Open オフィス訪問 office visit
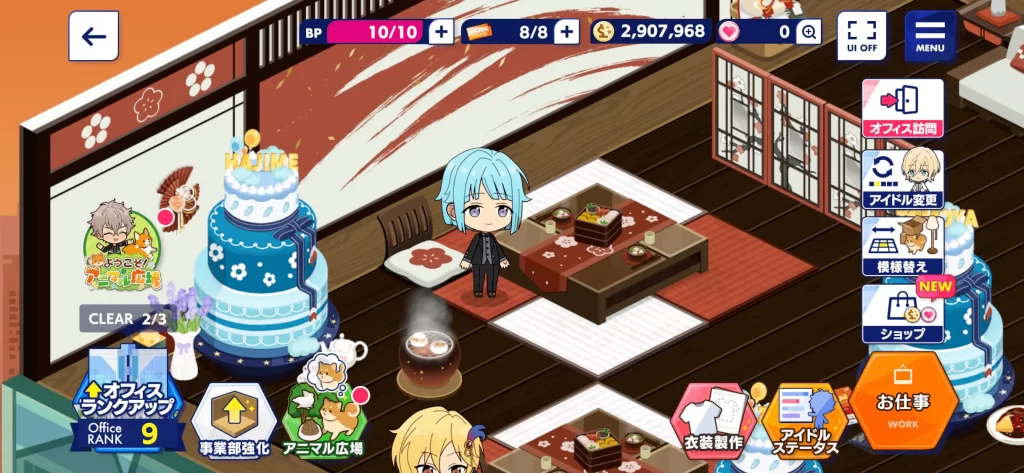This screenshot has height=473, width=1024. (903, 108)
